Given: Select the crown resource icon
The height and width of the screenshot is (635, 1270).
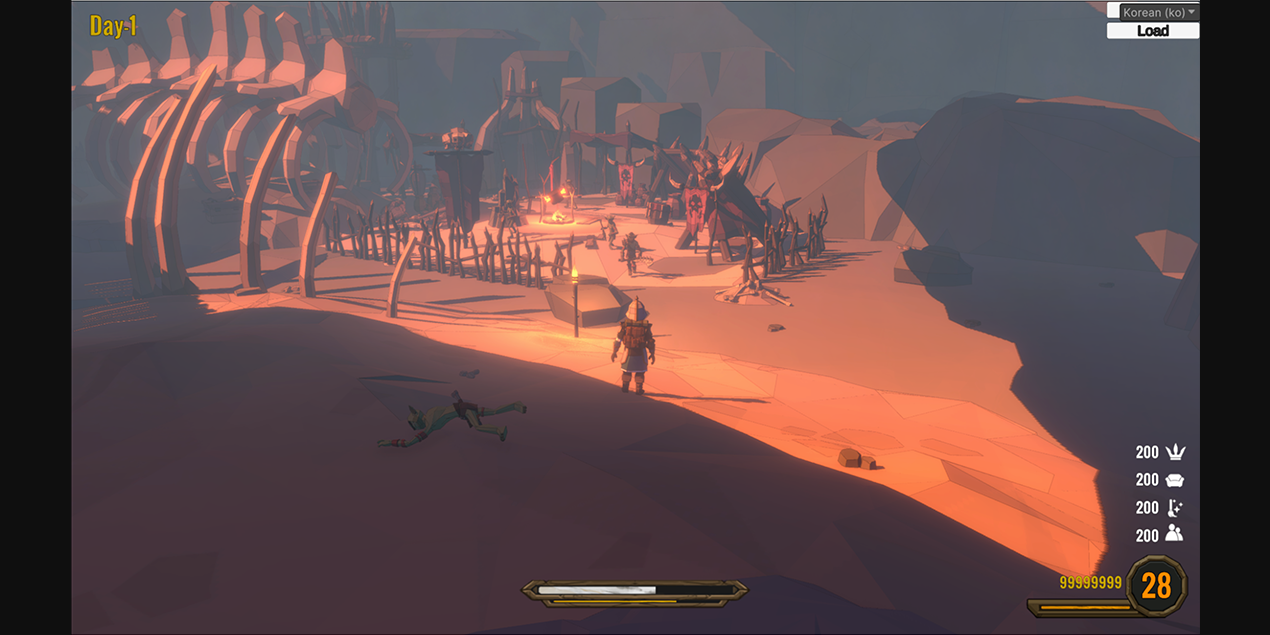Looking at the screenshot, I should (1175, 452).
